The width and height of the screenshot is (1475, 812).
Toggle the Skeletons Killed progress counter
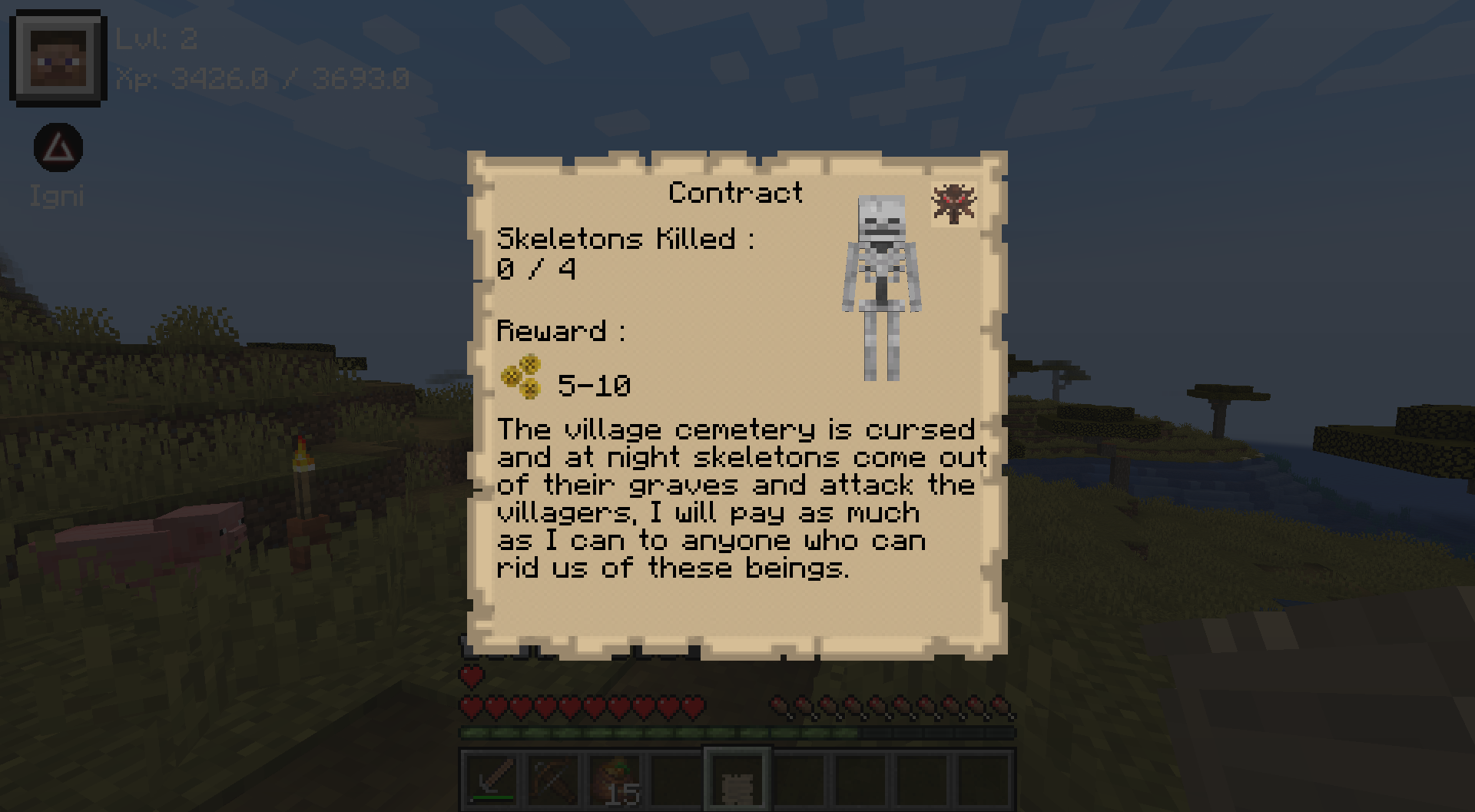626,238
